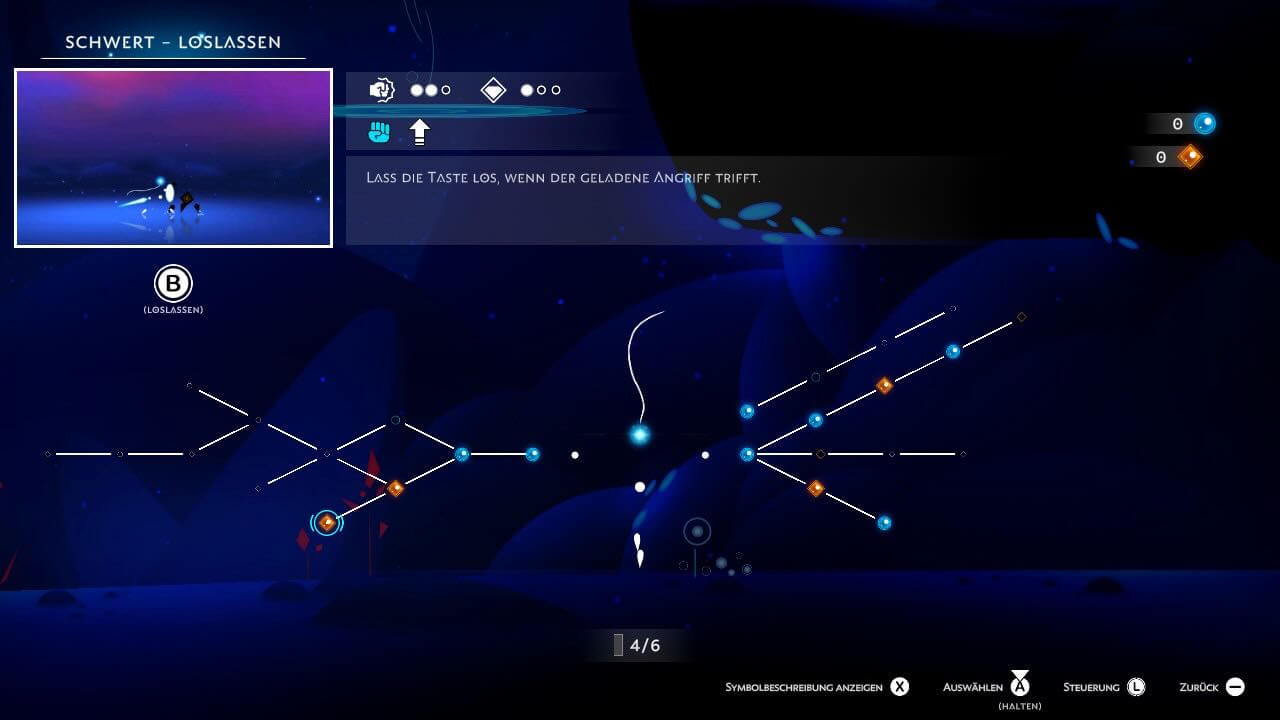Select the gear-and-fist stat icon
1280x720 pixels.
pos(382,90)
